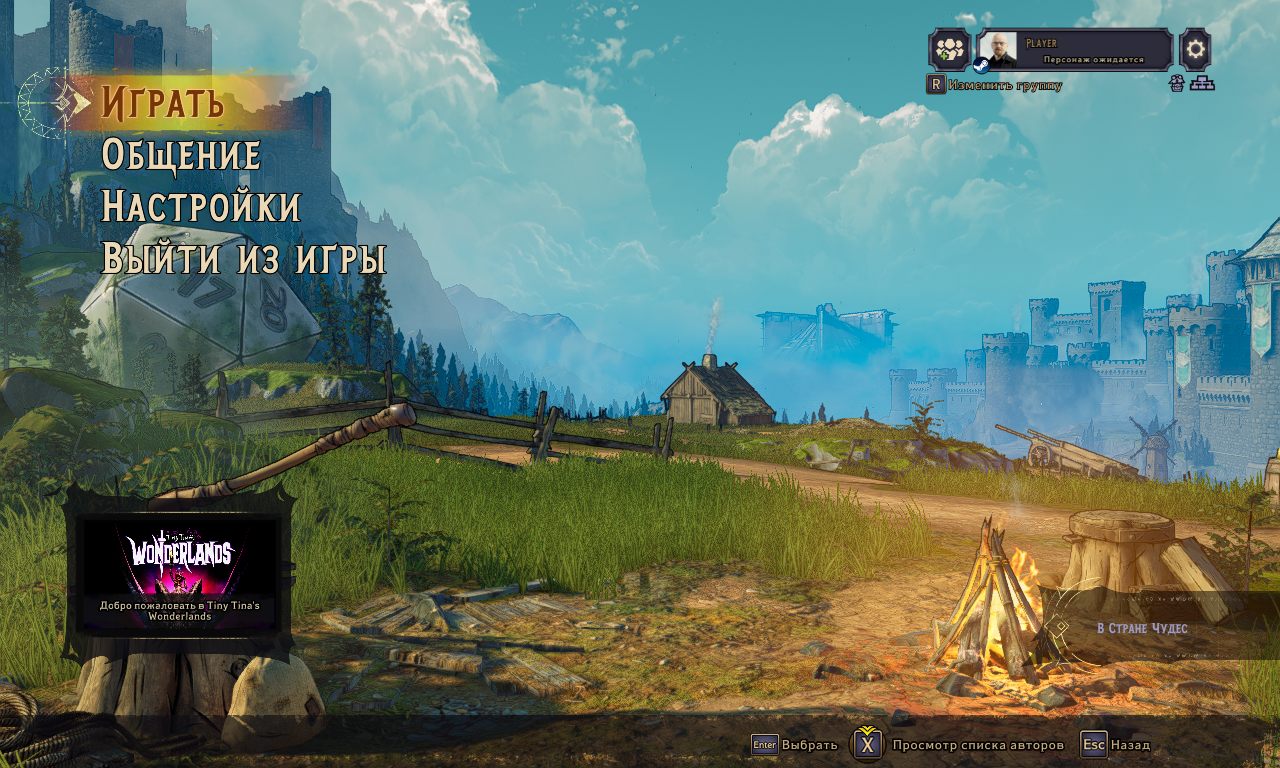Select the В Стране Чудес panel
The width and height of the screenshot is (1280, 768).
[1142, 628]
